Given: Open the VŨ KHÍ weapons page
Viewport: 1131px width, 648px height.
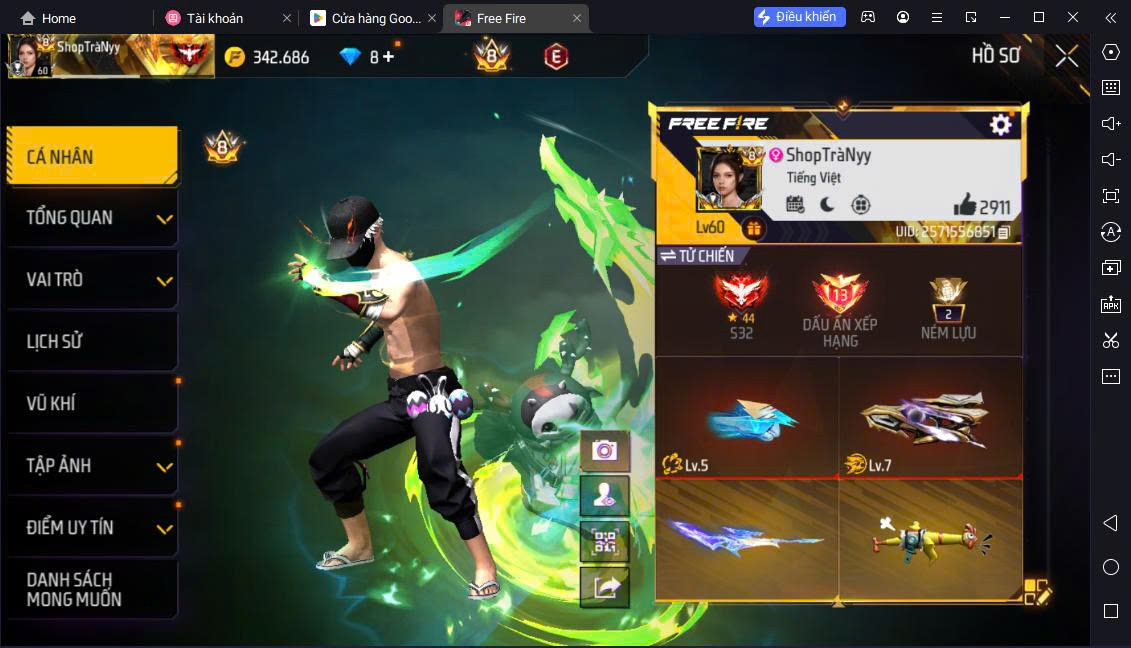Looking at the screenshot, I should tap(92, 404).
